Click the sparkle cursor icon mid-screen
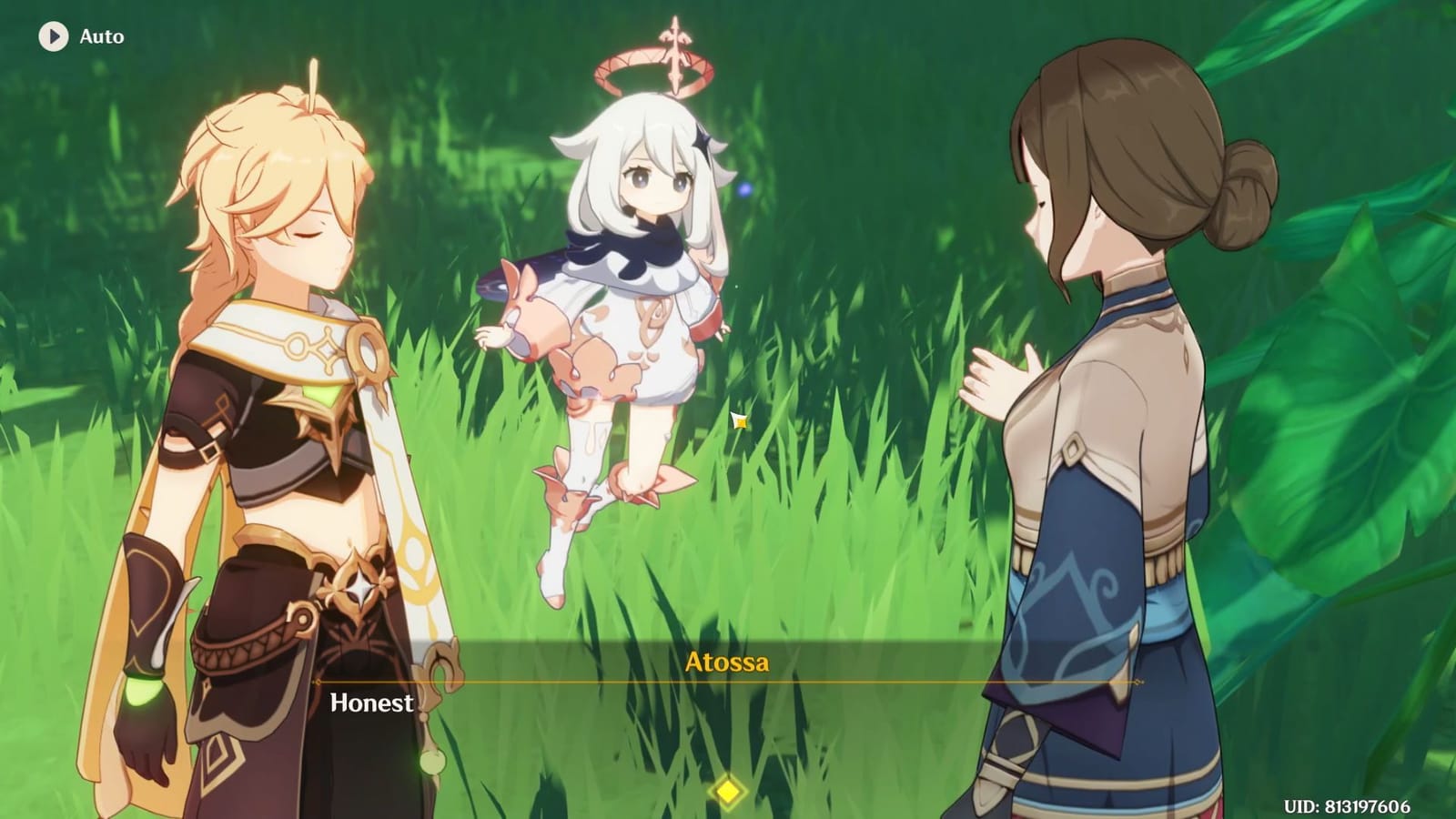 (x=739, y=420)
